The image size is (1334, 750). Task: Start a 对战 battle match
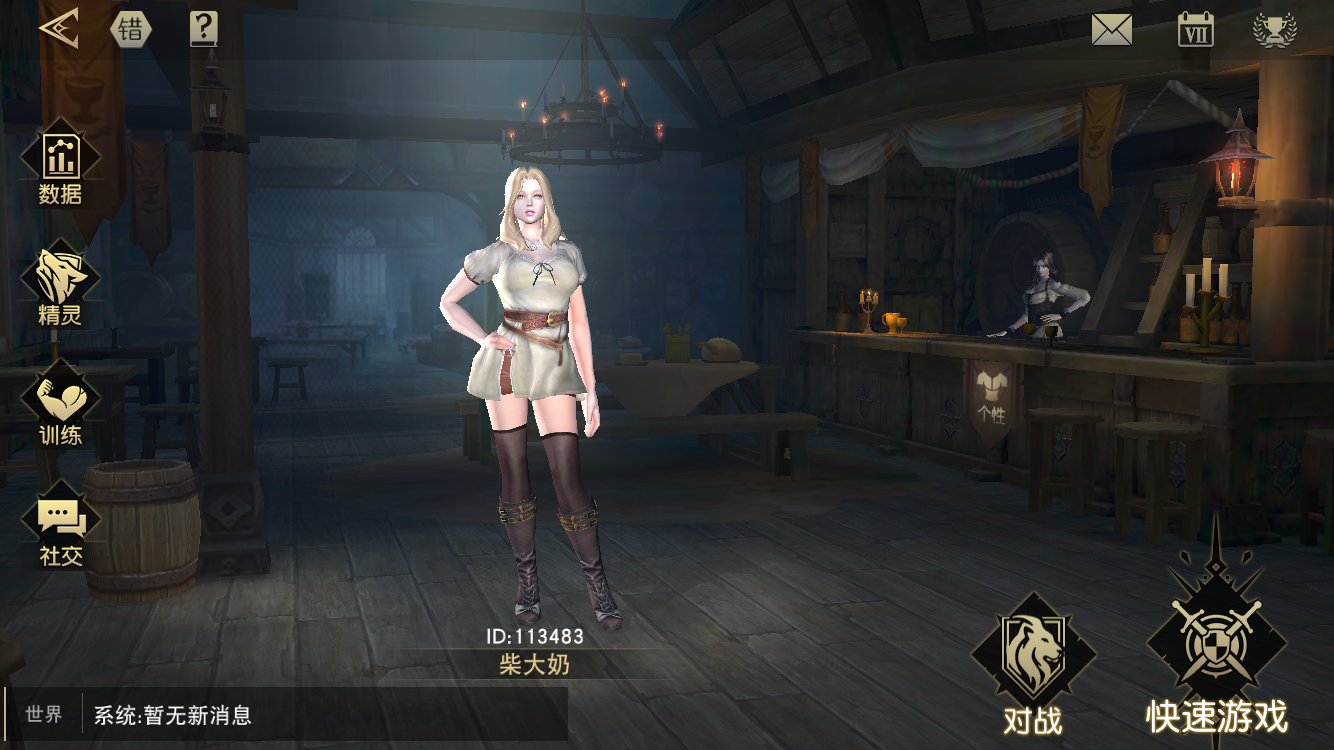pyautogui.click(x=1033, y=665)
